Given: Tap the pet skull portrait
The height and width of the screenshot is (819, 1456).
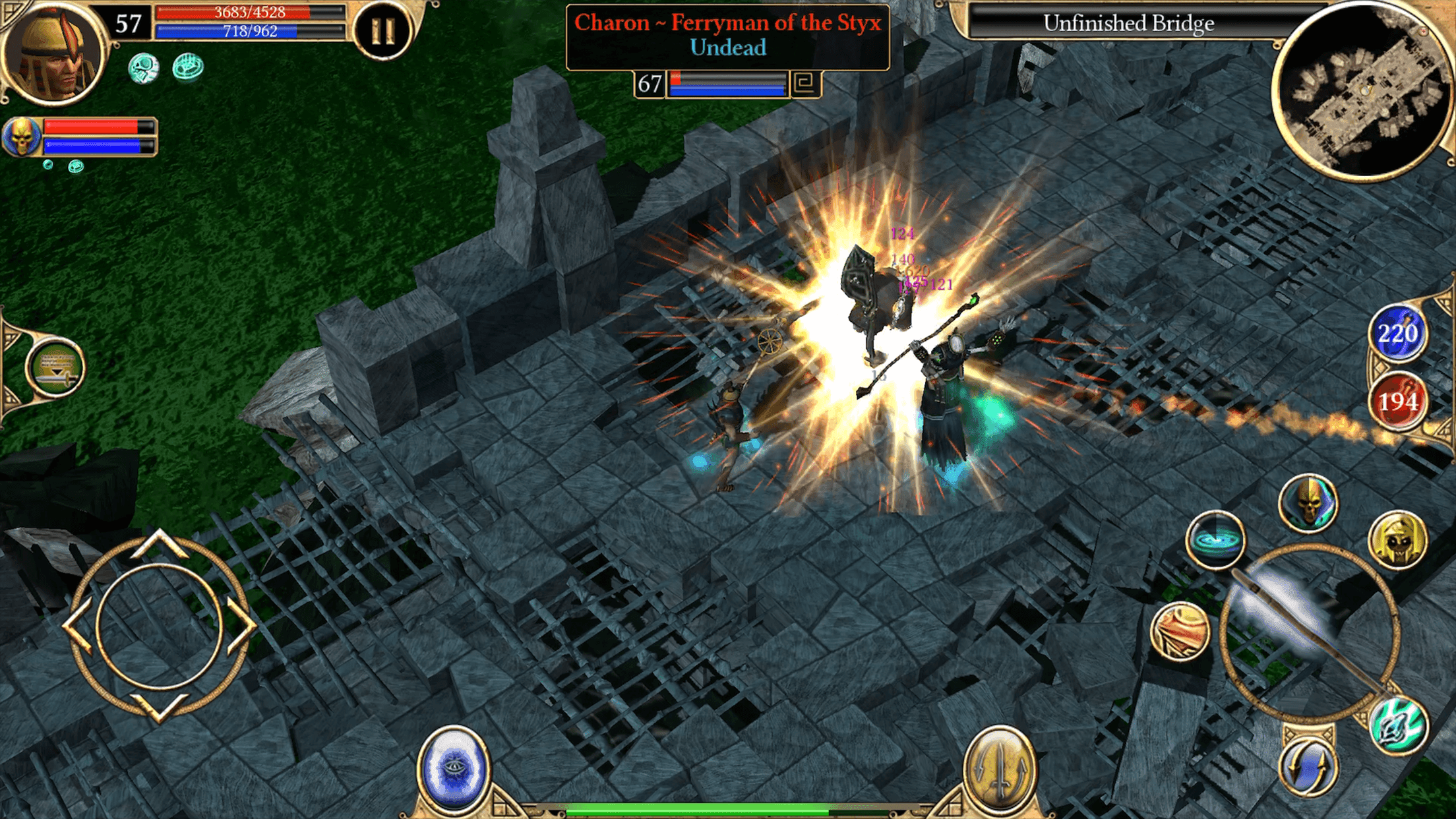Looking at the screenshot, I should (24, 135).
